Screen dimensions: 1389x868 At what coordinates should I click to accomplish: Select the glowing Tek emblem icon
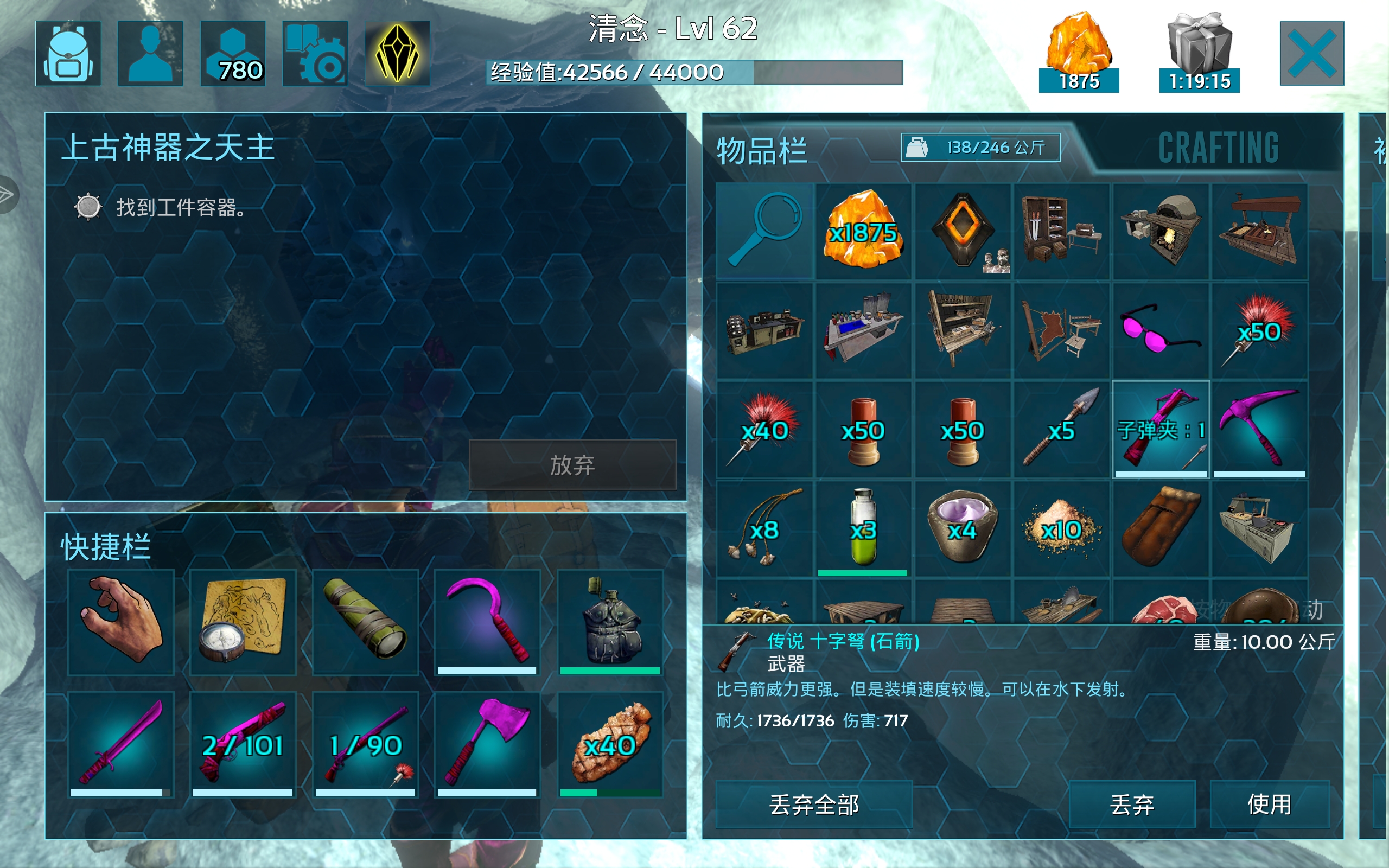click(x=398, y=55)
